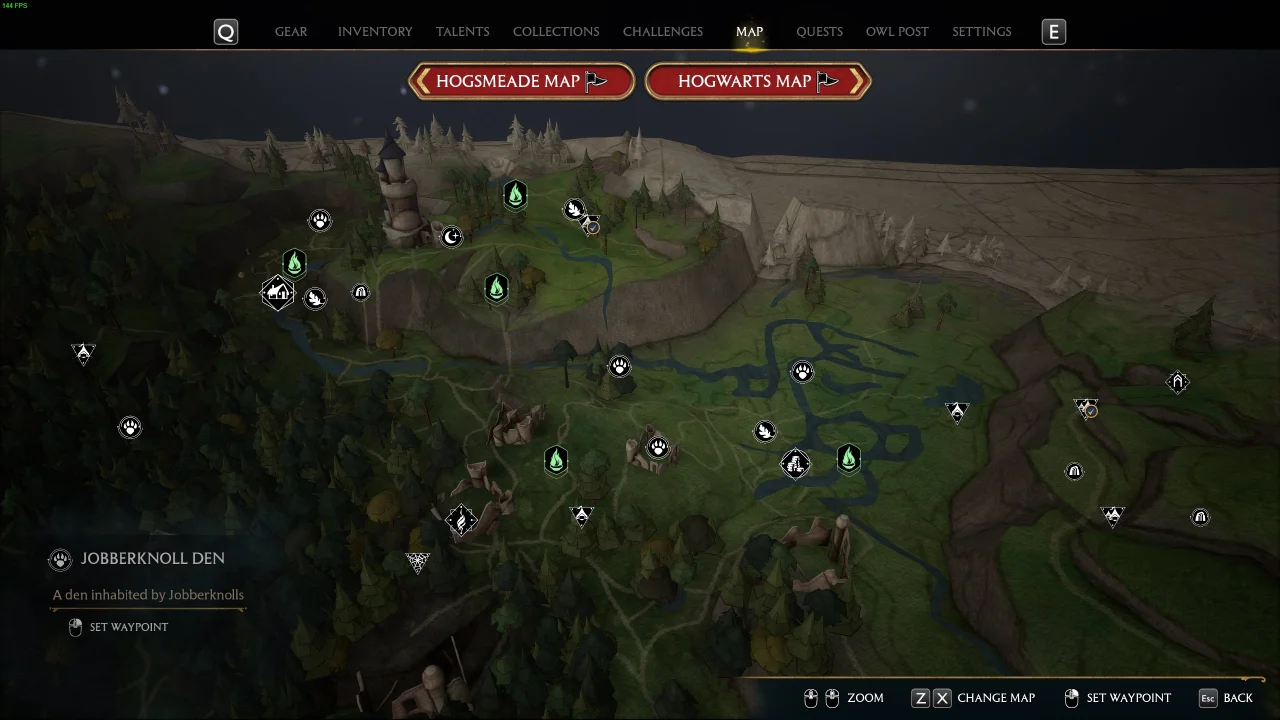Image resolution: width=1280 pixels, height=720 pixels.
Task: Select the diamond flame swirl marker
Action: click(x=461, y=520)
